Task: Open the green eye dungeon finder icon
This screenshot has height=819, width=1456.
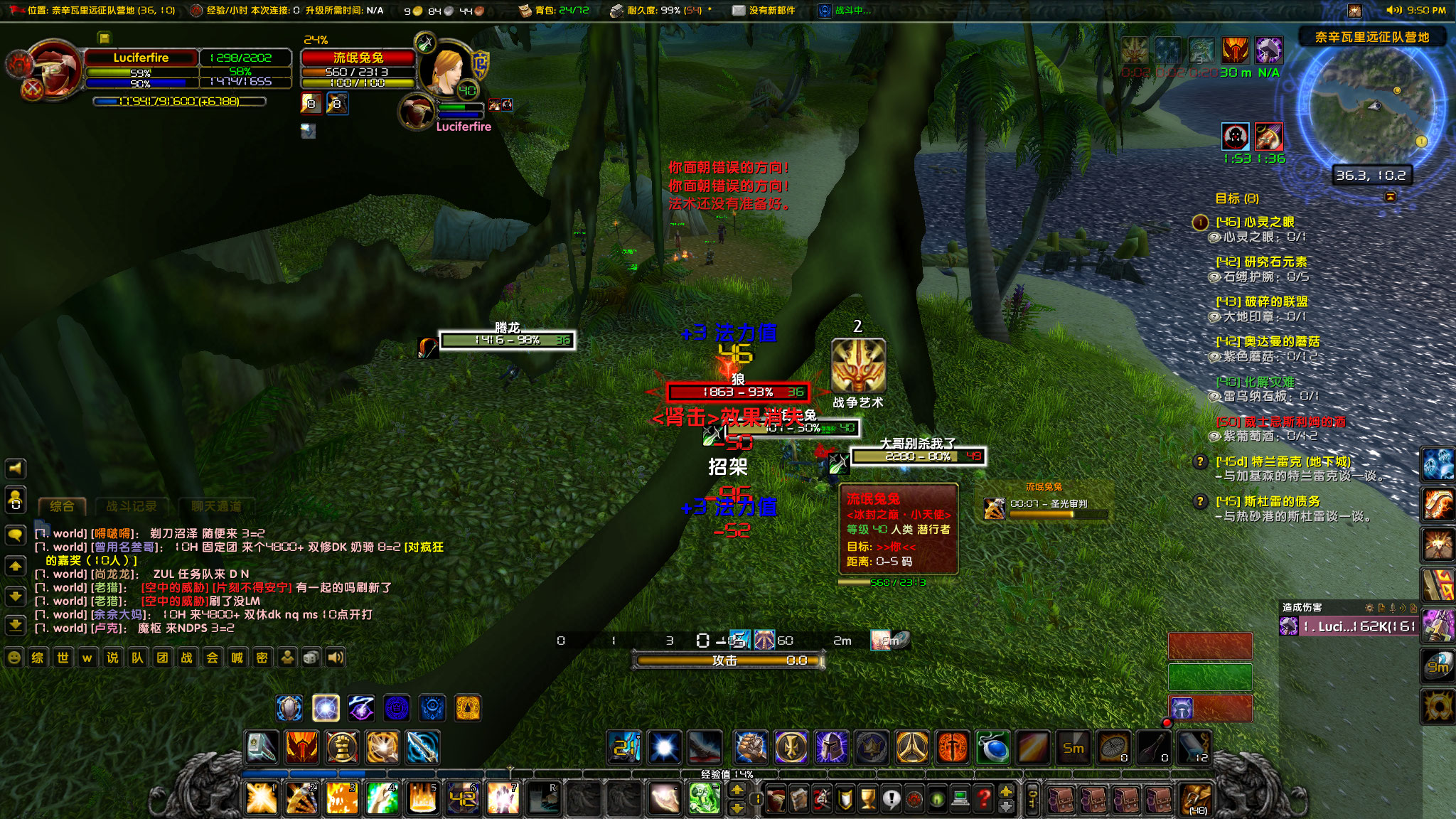Action: tap(938, 798)
